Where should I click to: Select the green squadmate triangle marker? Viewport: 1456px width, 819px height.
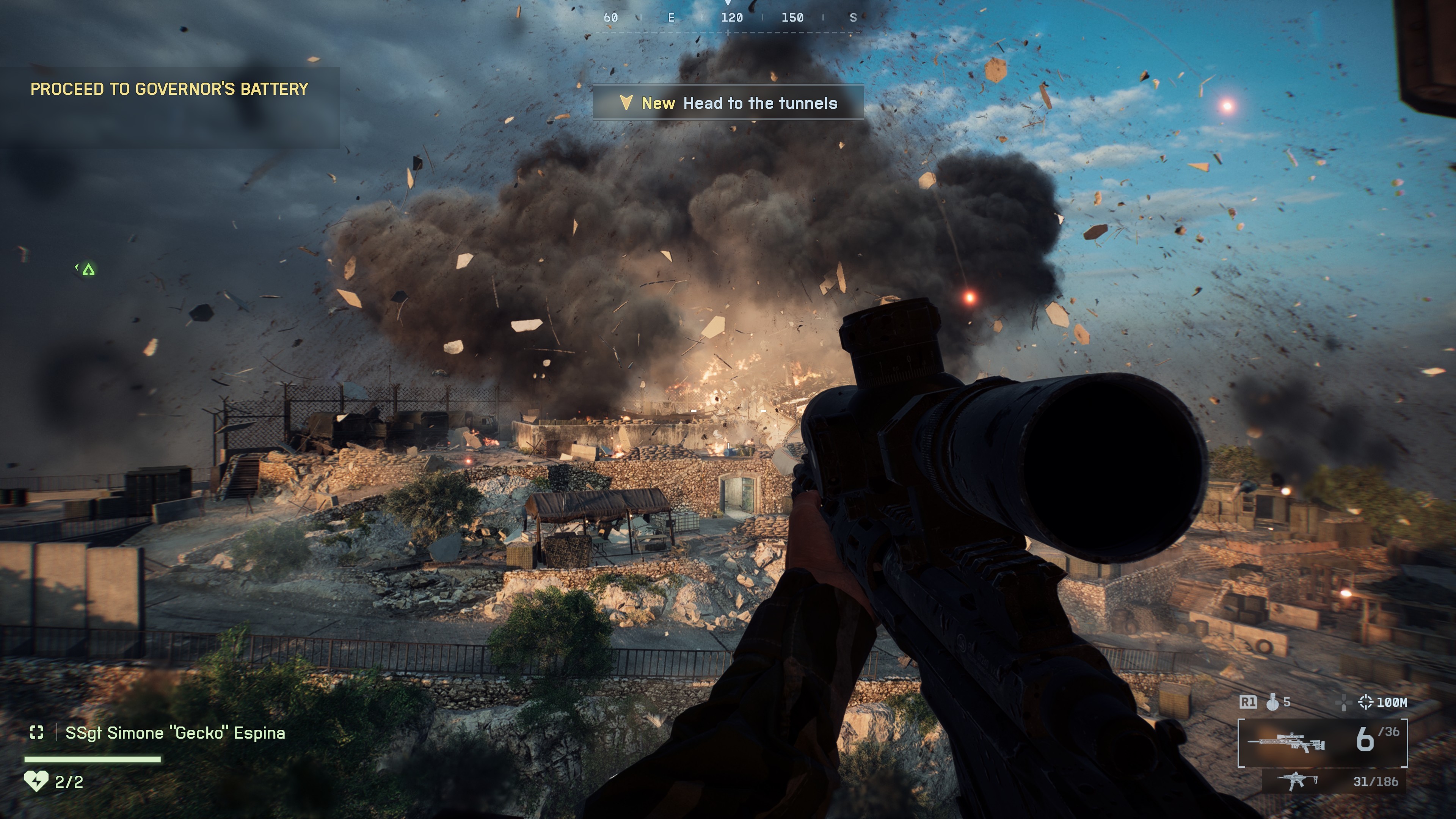88,270
